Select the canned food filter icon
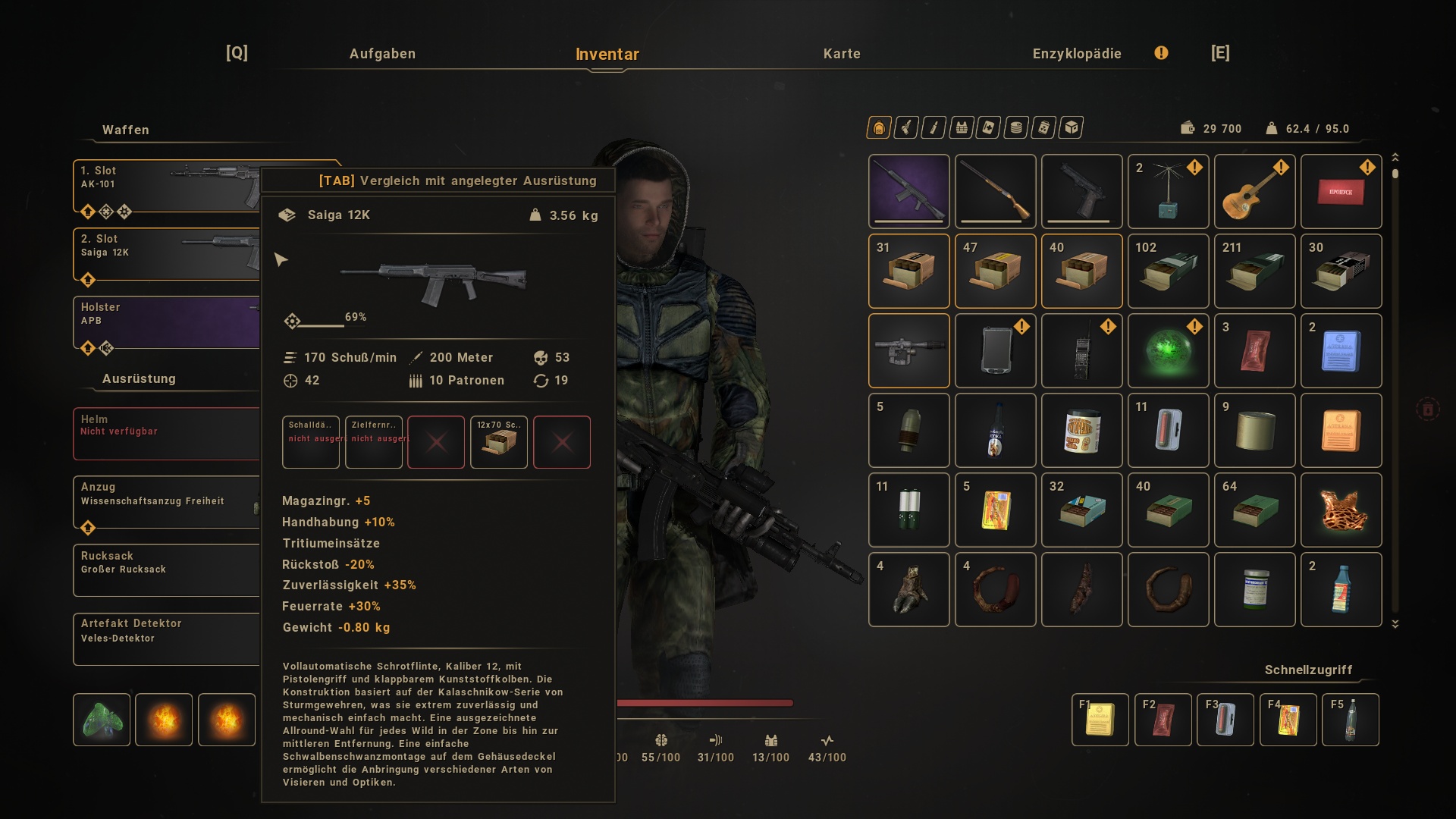This screenshot has height=819, width=1456. (1015, 127)
